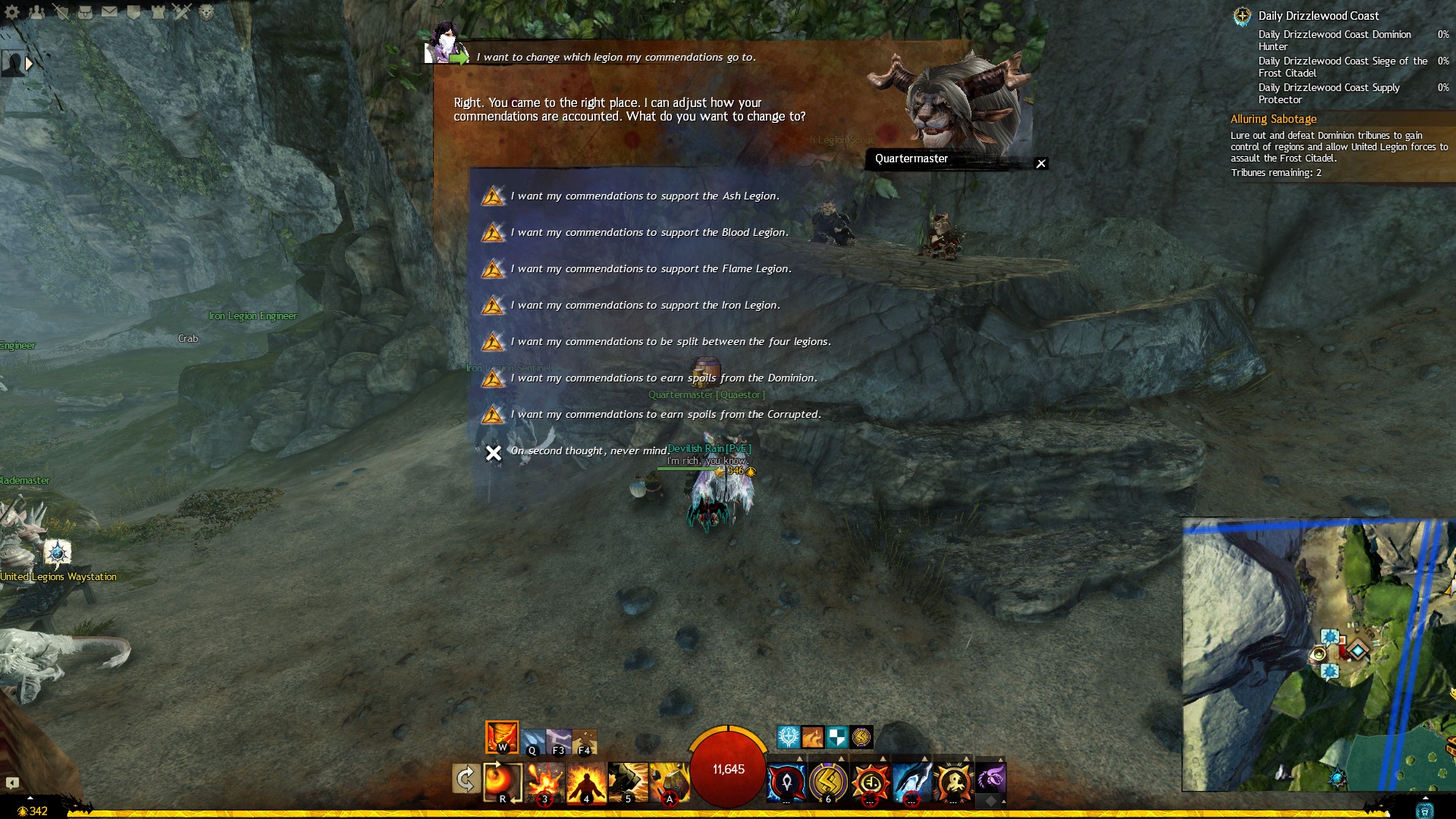Split commendations between the four legions

[670, 342]
